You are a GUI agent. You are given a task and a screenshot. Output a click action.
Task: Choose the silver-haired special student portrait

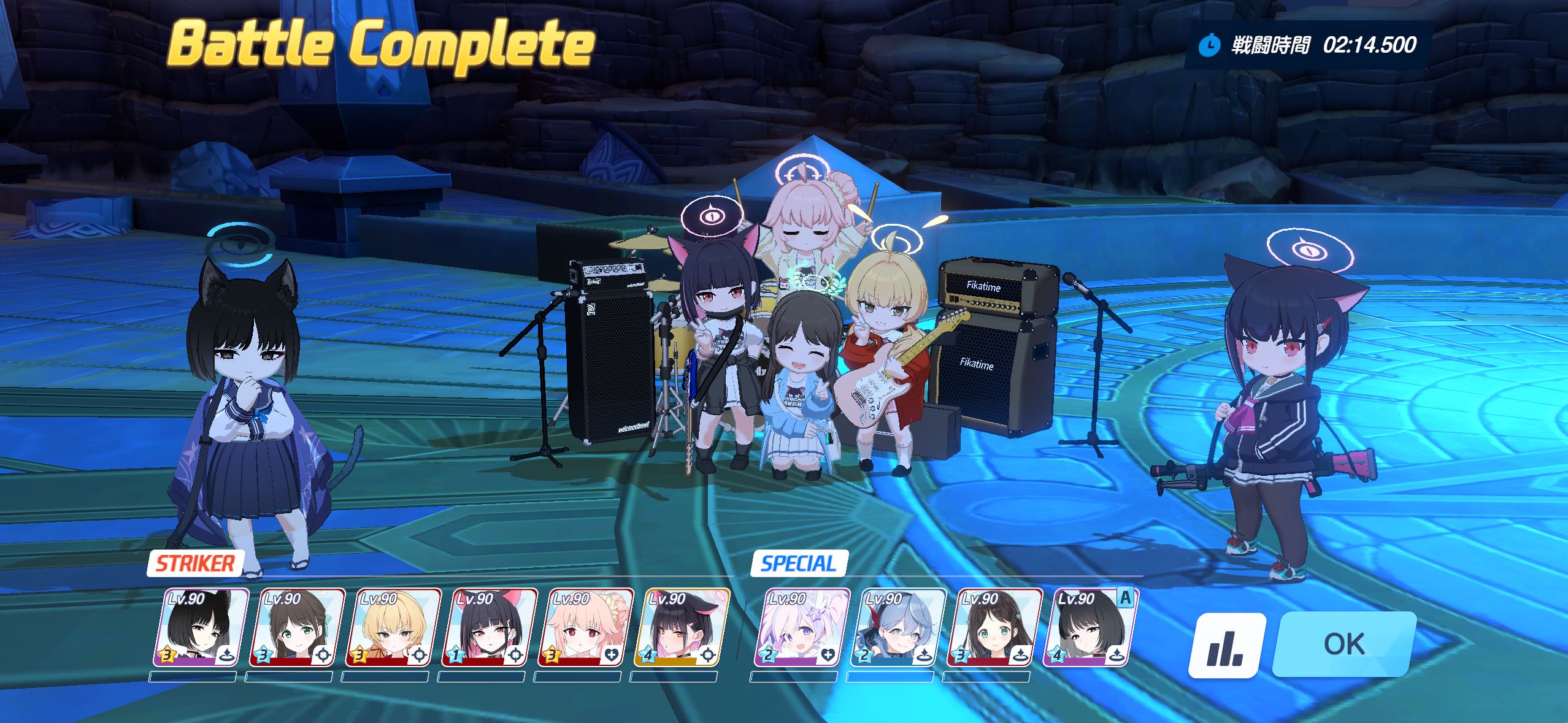click(898, 627)
